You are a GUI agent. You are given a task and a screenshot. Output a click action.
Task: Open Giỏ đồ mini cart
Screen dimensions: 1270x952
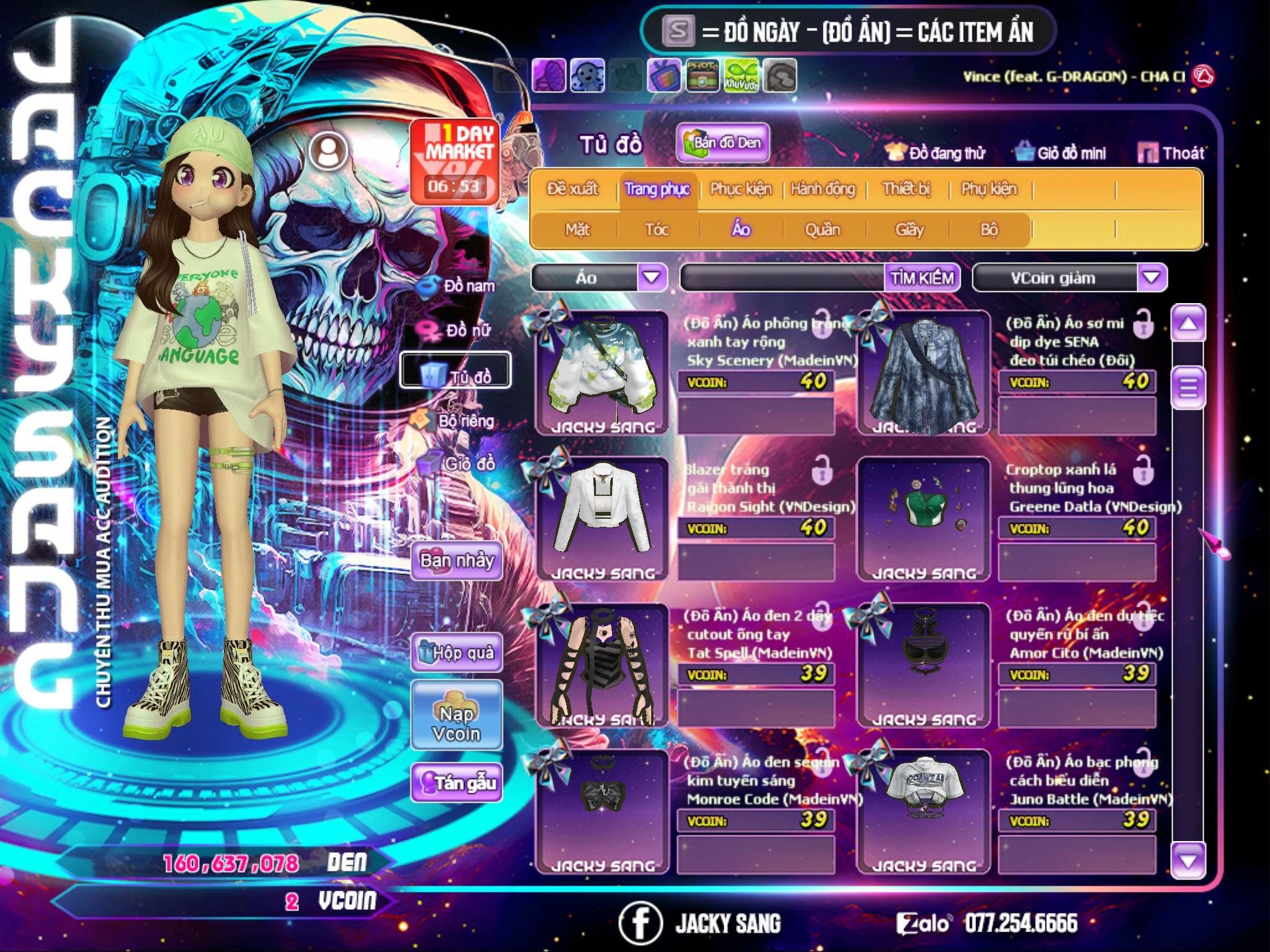[1061, 153]
